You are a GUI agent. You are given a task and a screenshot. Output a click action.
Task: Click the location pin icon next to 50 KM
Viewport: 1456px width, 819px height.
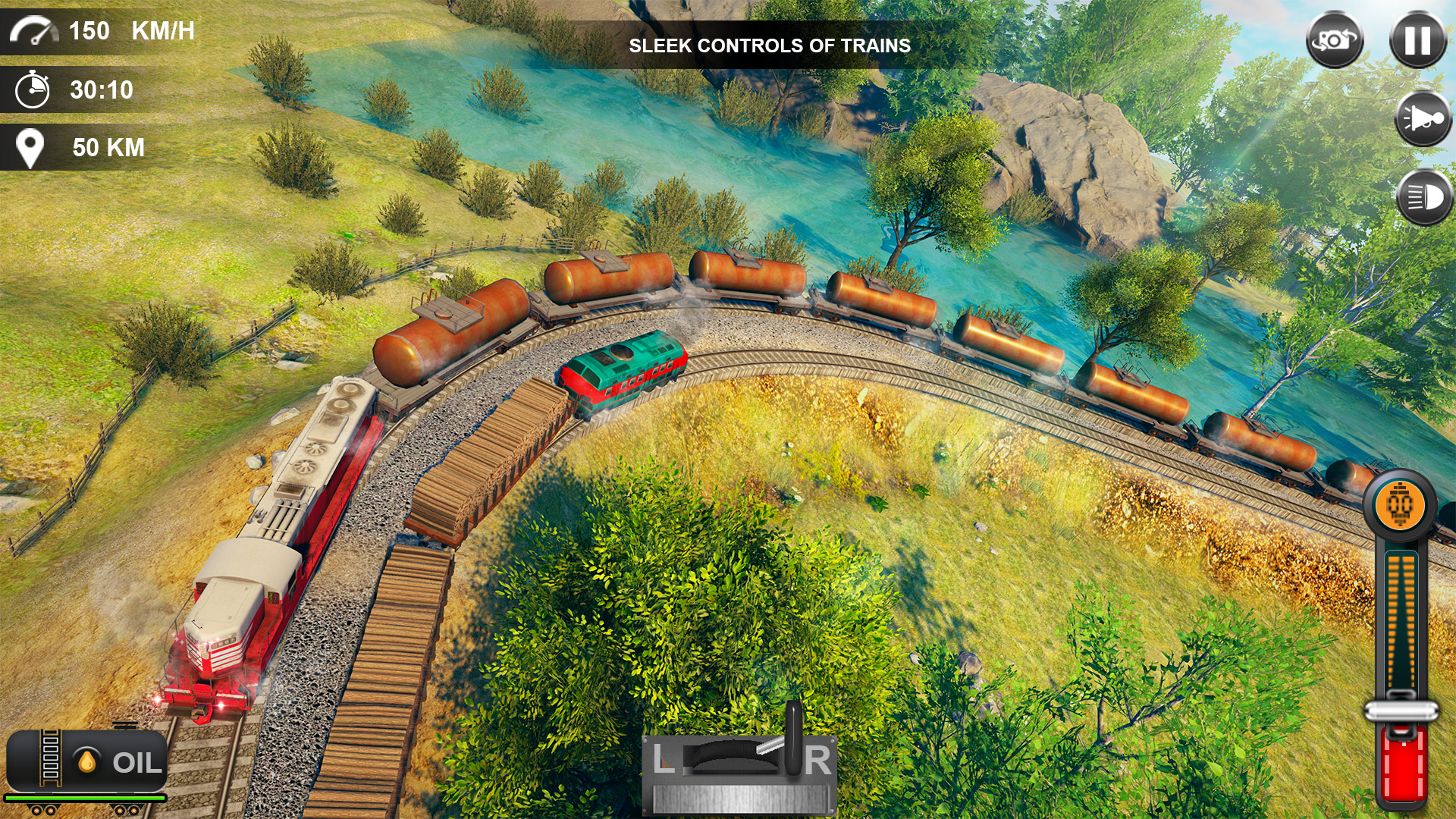click(x=30, y=146)
